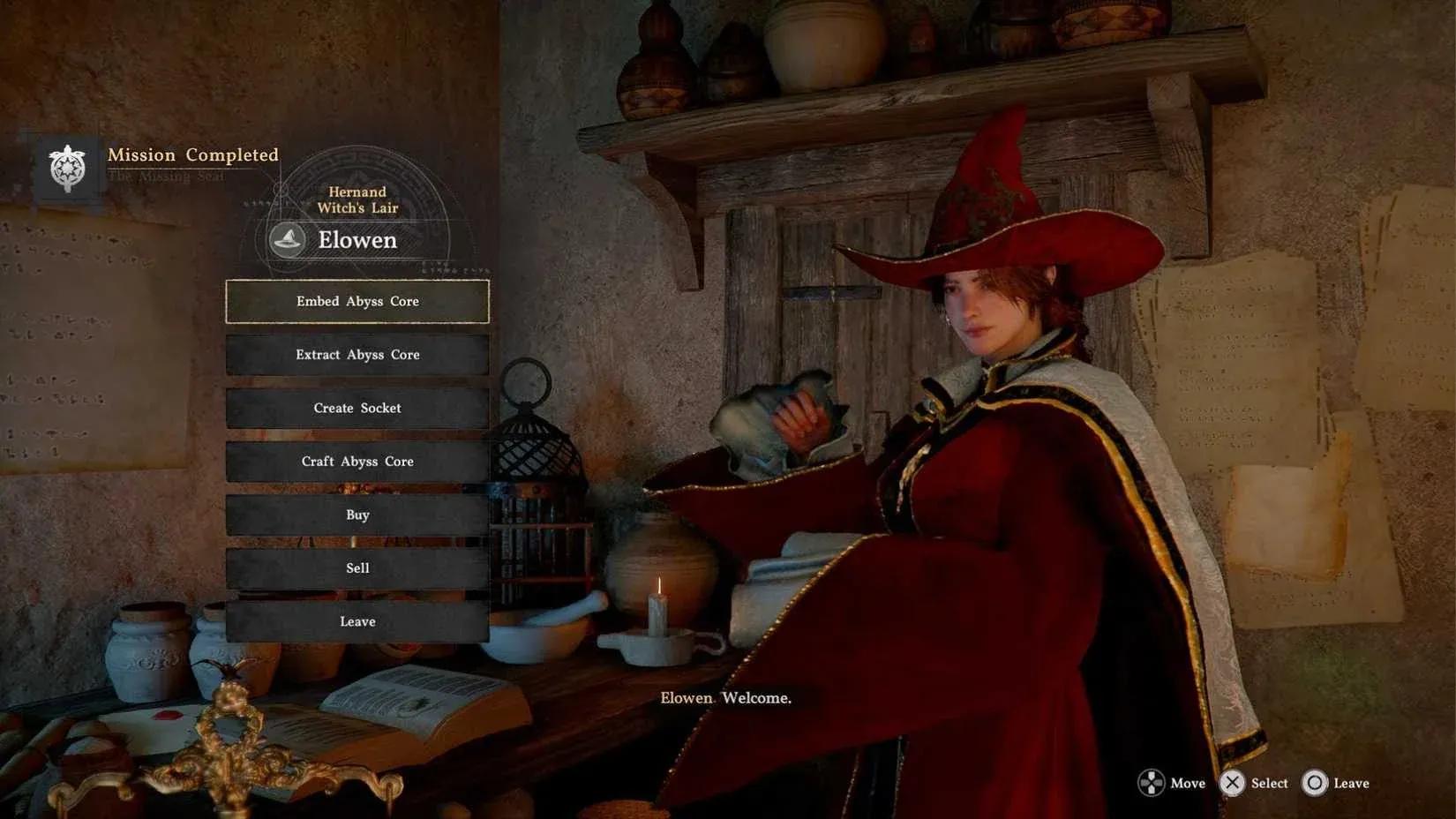Viewport: 1456px width, 819px height.
Task: Select Craft Abyss Core
Action: 357,462
